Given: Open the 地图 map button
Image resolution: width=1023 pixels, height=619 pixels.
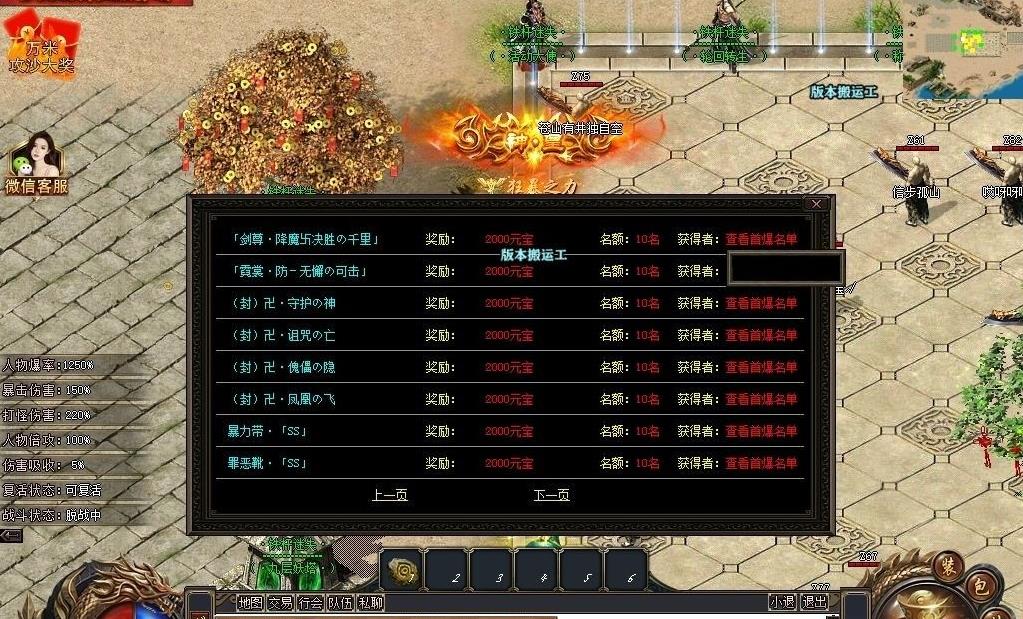Looking at the screenshot, I should click(x=251, y=603).
